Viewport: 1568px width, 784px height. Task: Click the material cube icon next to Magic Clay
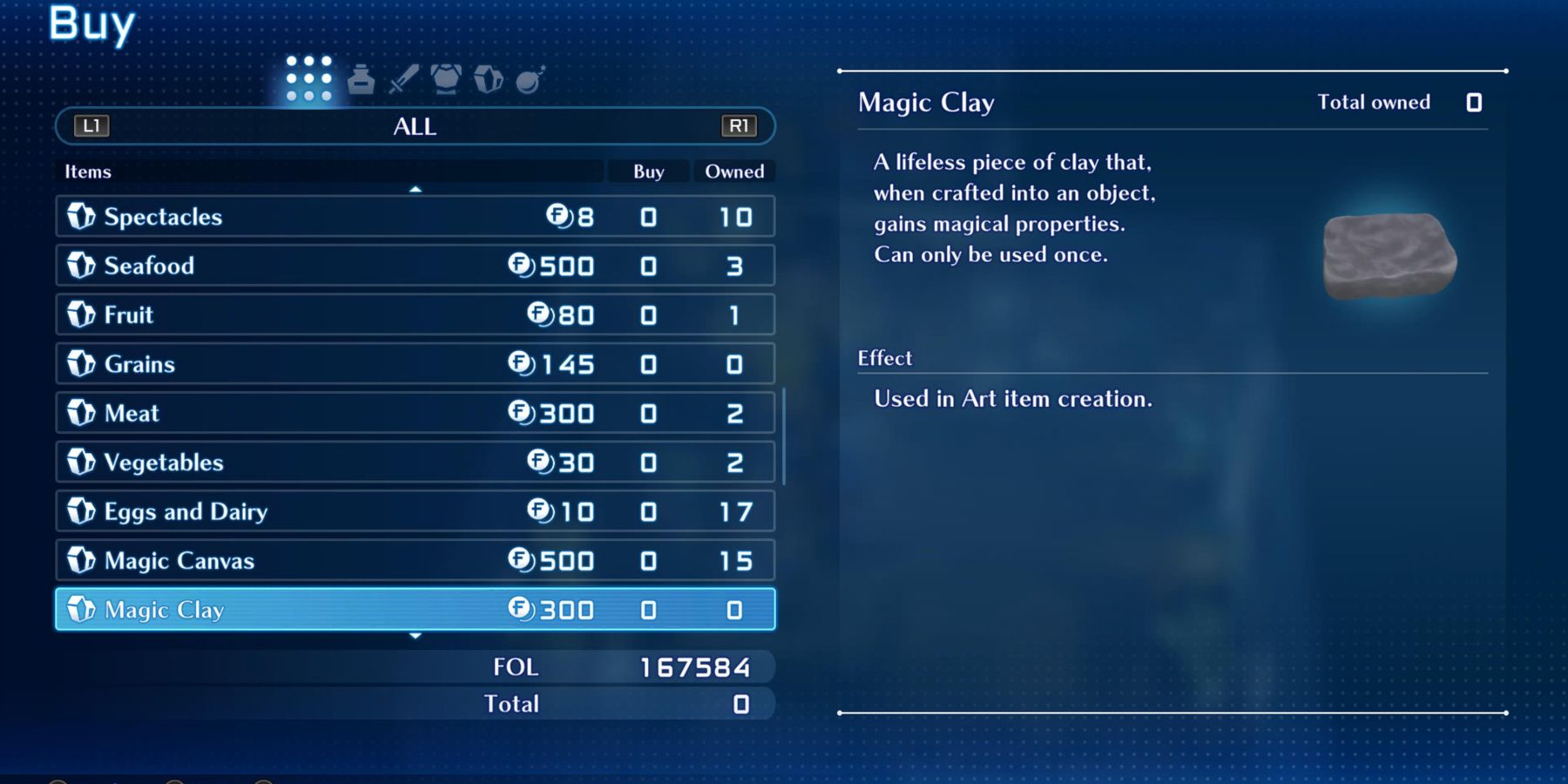pyautogui.click(x=79, y=610)
